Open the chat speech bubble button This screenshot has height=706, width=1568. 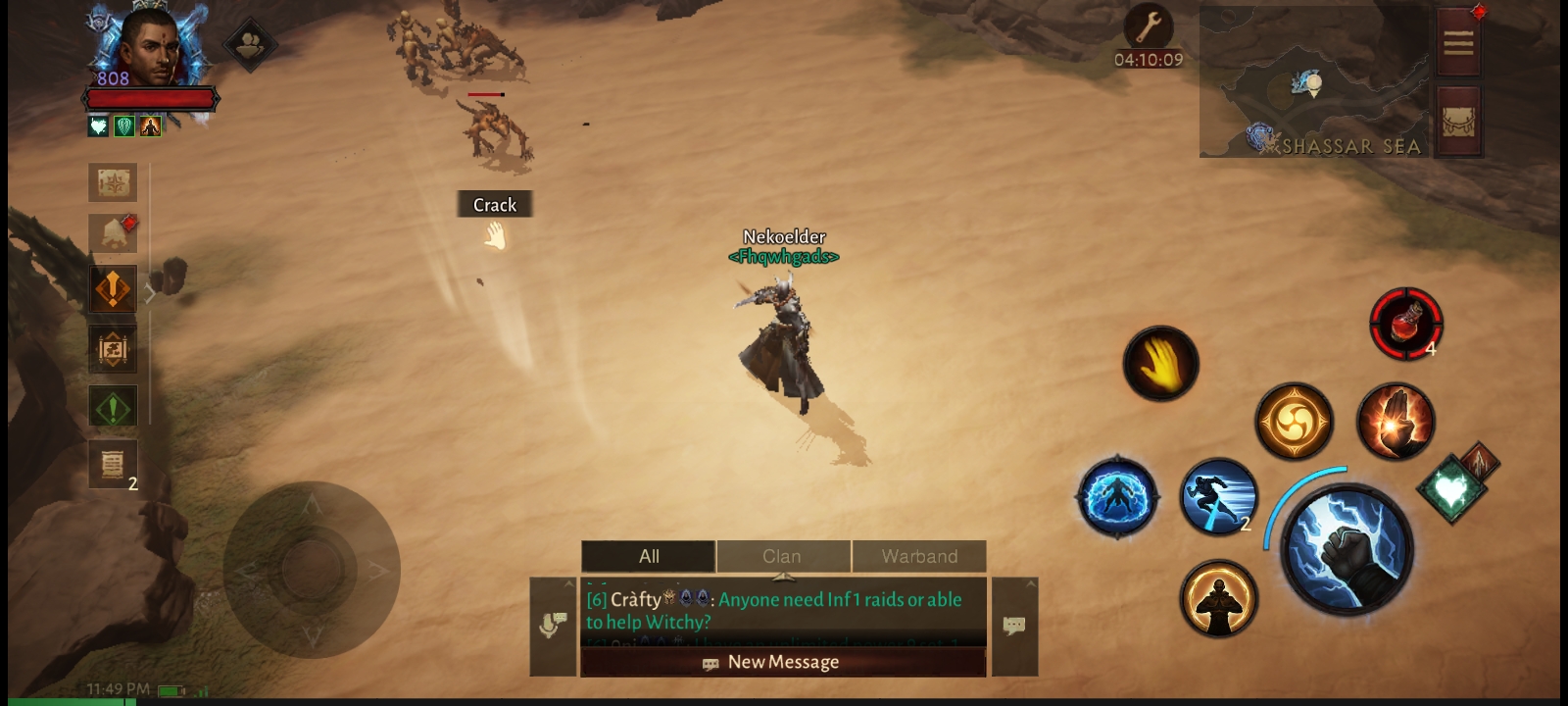click(x=1014, y=626)
